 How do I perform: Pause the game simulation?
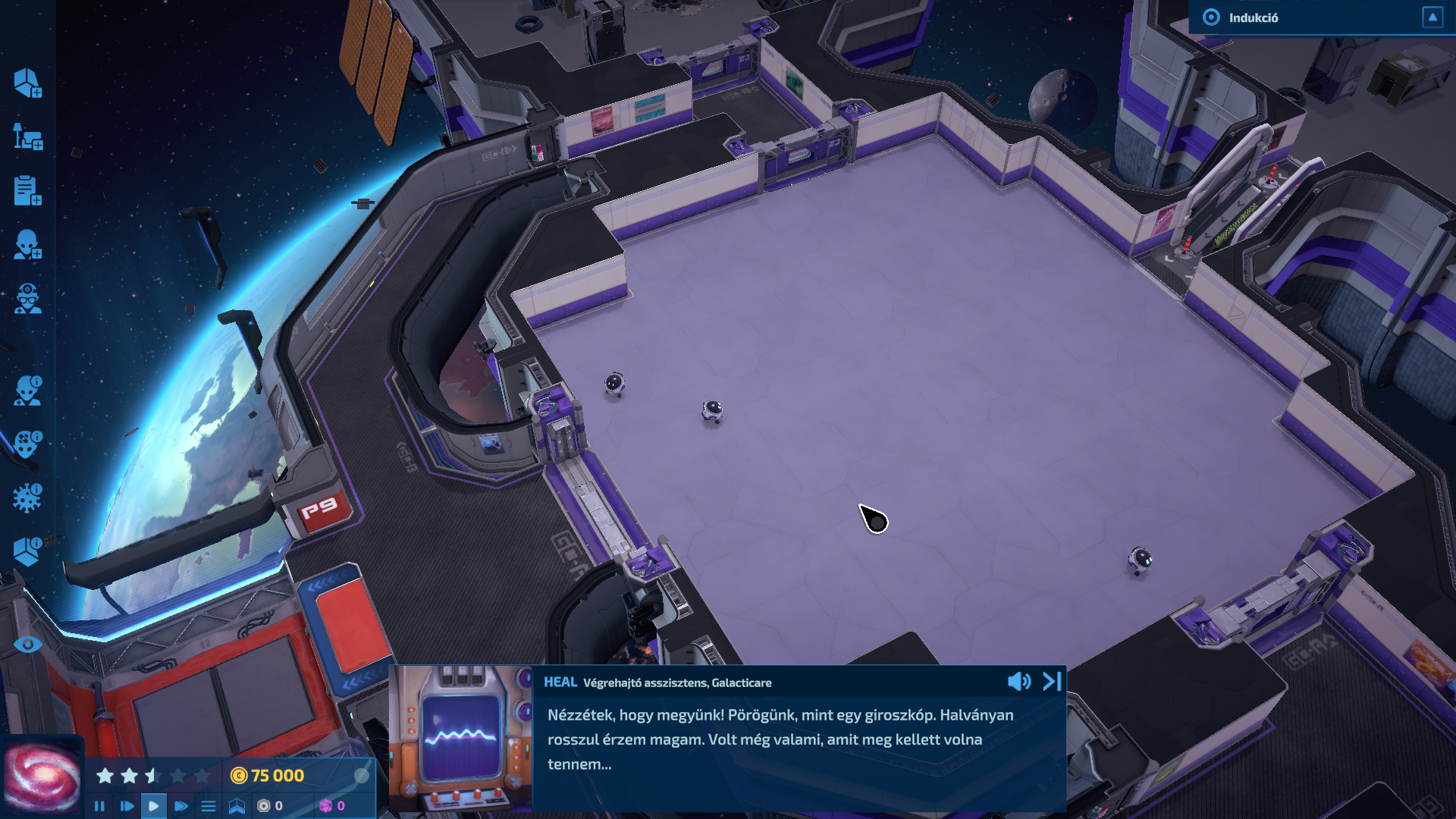(99, 806)
